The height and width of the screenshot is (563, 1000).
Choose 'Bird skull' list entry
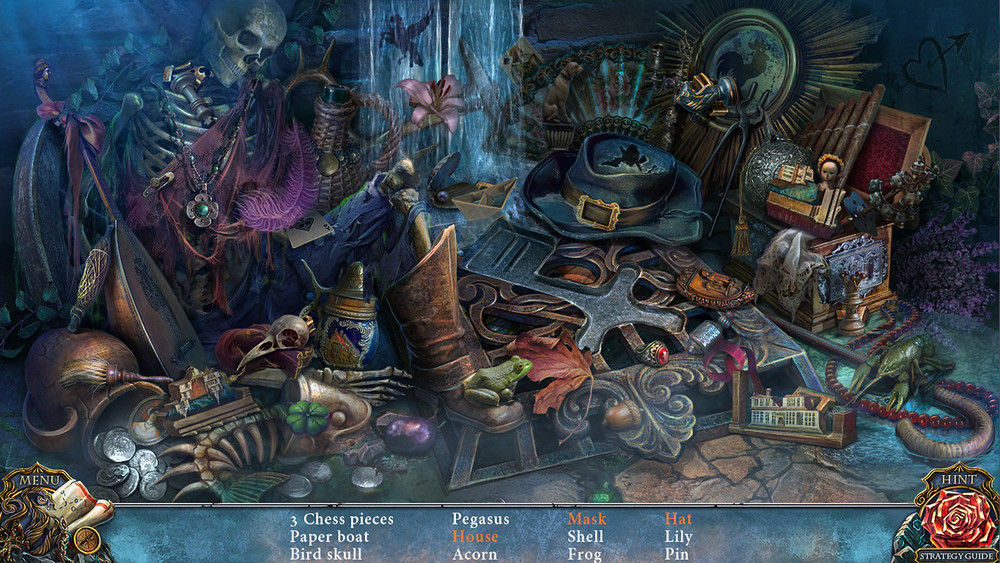(326, 553)
